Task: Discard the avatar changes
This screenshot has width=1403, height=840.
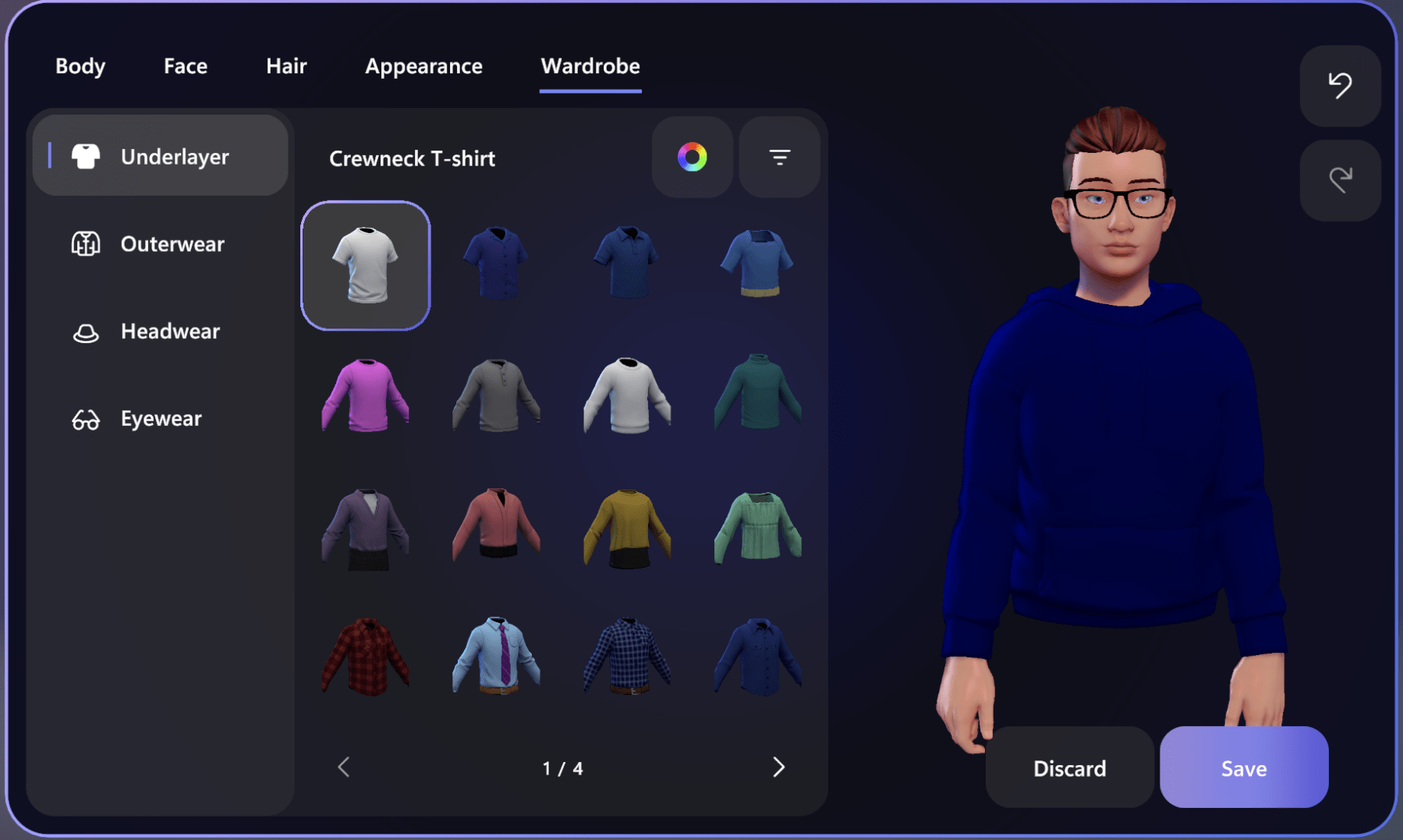Action: 1068,767
